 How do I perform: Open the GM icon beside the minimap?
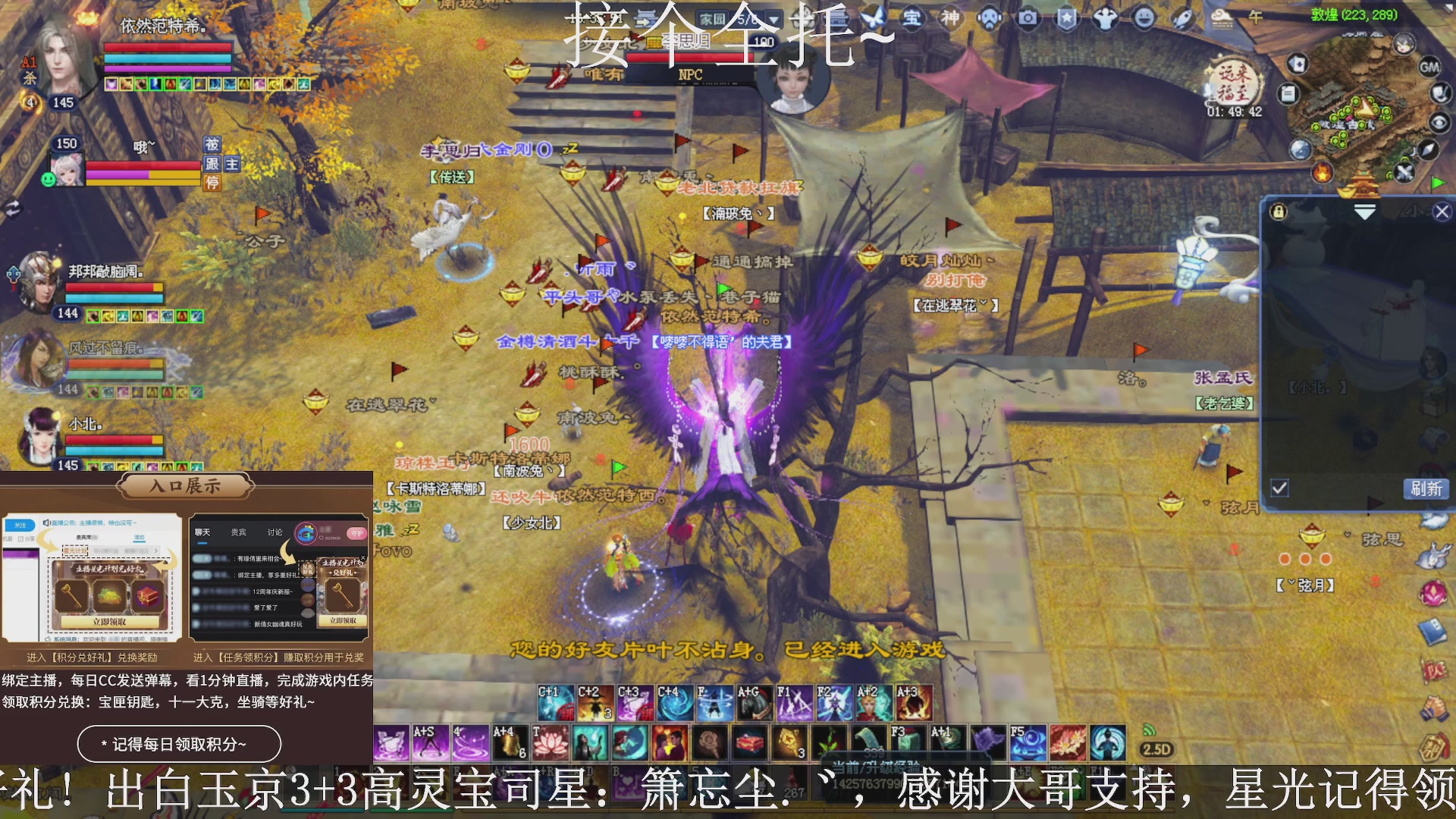pyautogui.click(x=1429, y=68)
